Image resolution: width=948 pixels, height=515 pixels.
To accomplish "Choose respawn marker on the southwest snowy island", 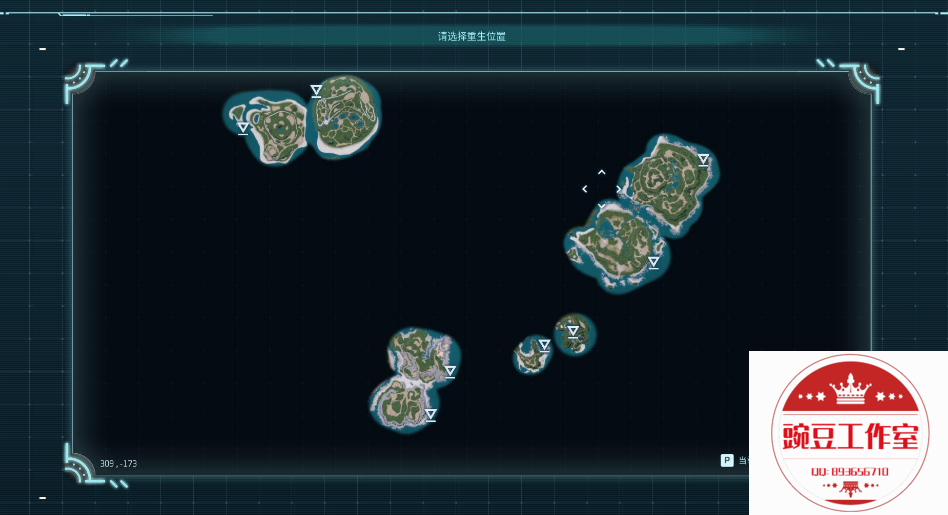I will pyautogui.click(x=431, y=414).
